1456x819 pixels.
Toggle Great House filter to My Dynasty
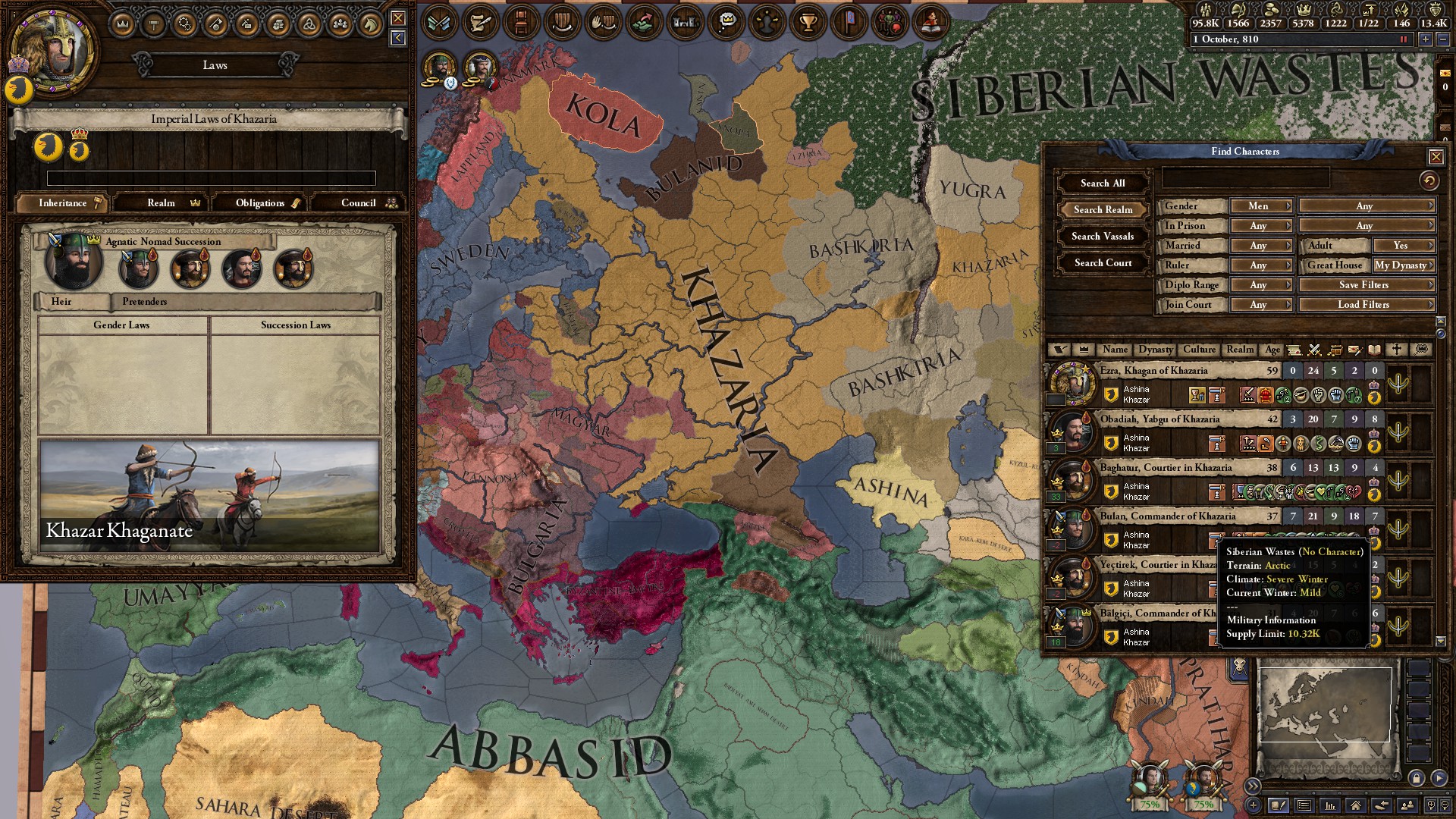(x=1404, y=265)
